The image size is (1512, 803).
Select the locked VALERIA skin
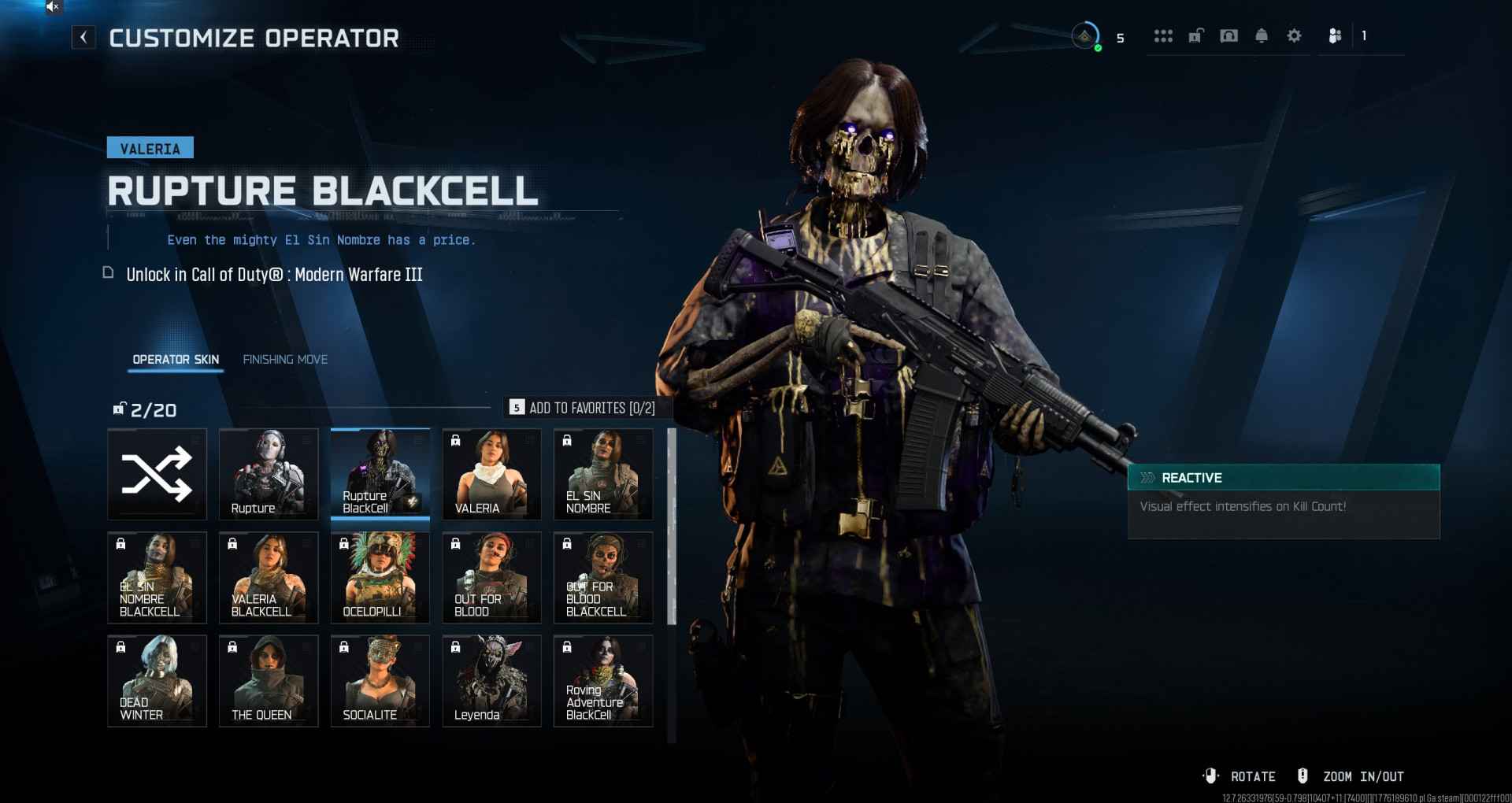491,474
